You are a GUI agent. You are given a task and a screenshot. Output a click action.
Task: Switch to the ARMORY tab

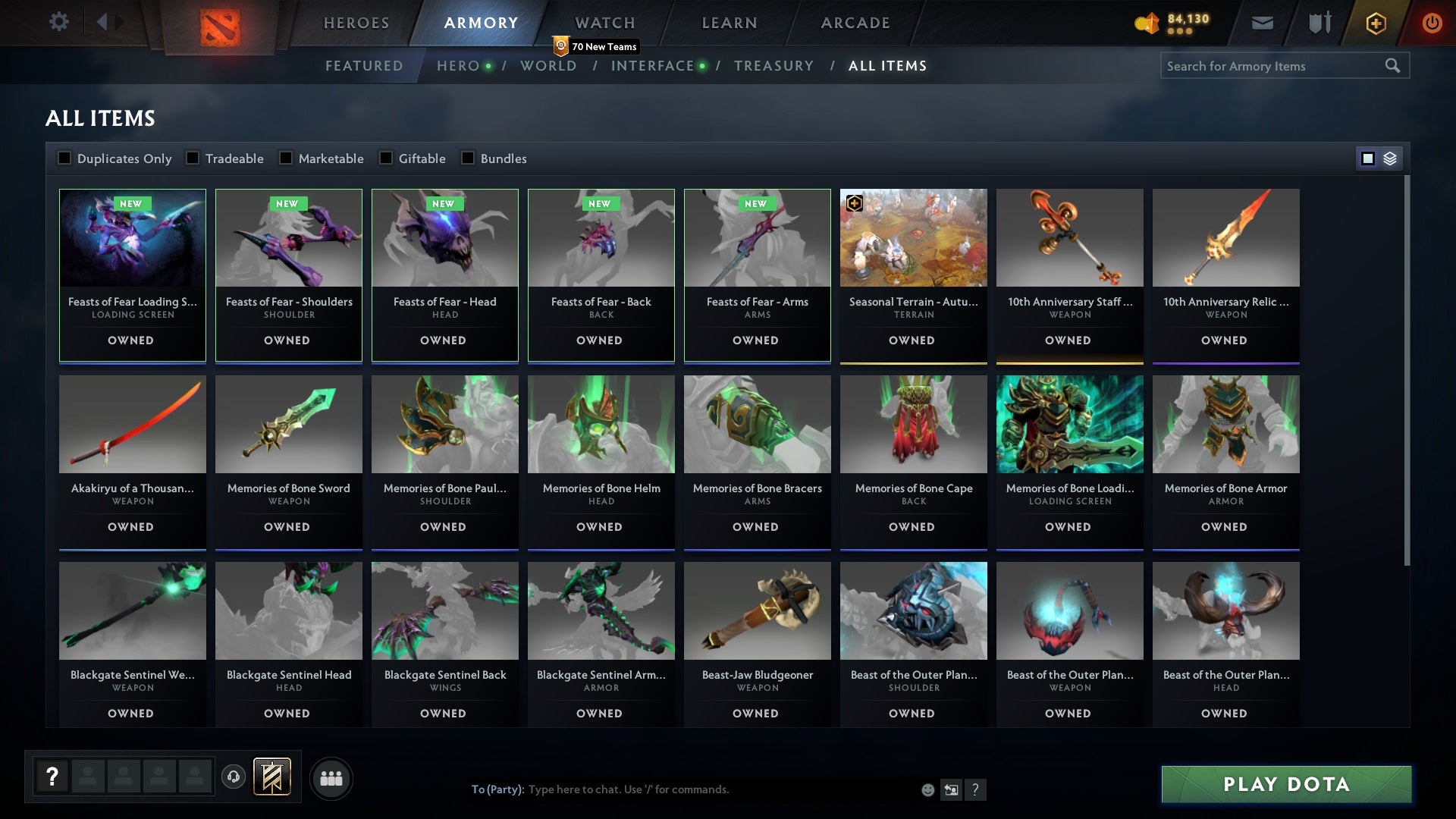point(479,23)
